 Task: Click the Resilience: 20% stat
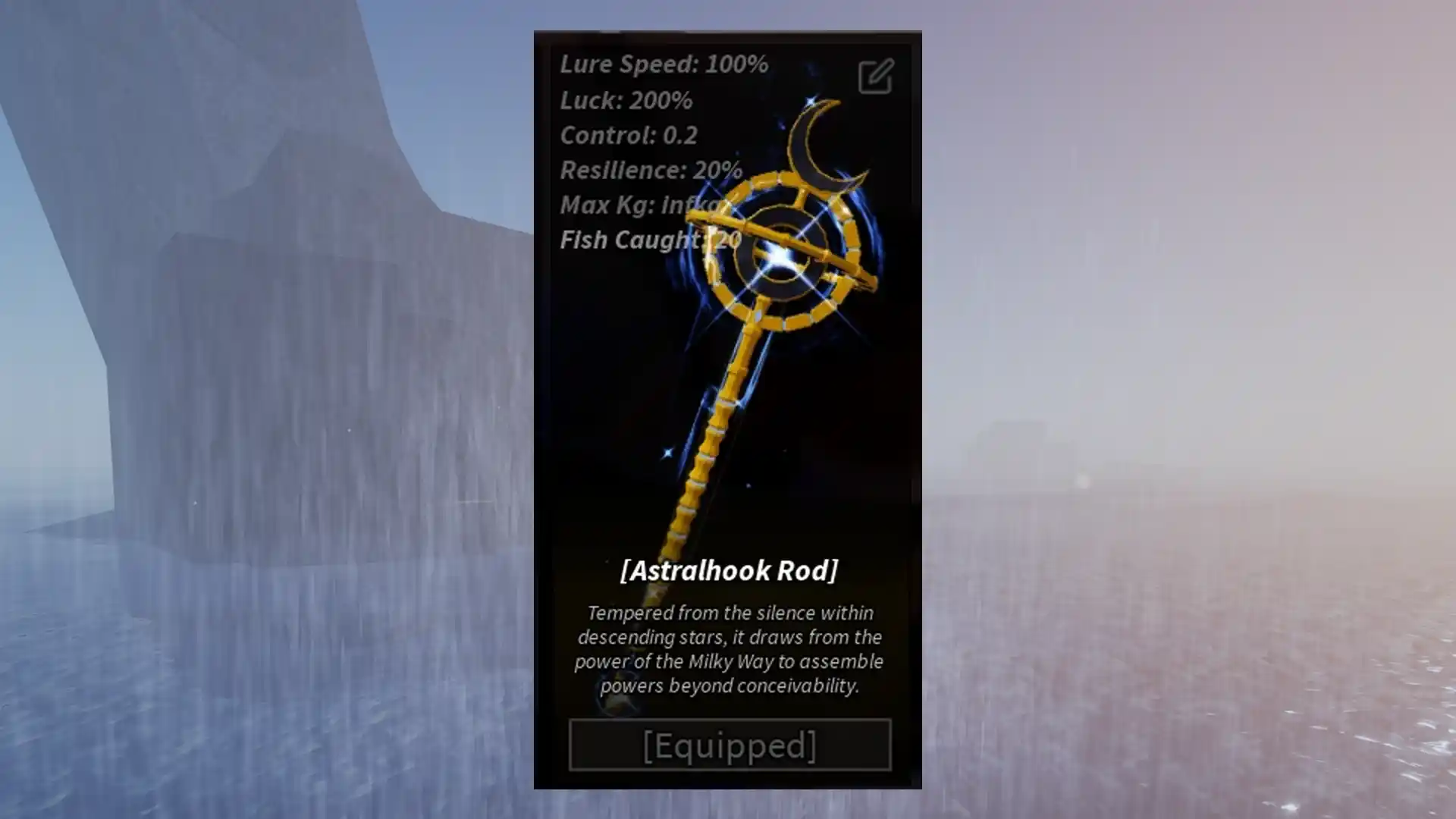(x=651, y=171)
